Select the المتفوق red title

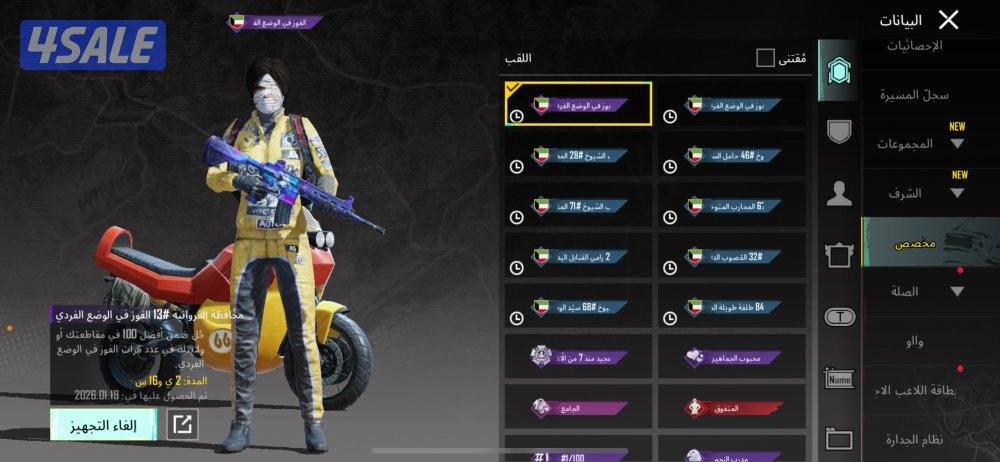pyautogui.click(x=732, y=408)
